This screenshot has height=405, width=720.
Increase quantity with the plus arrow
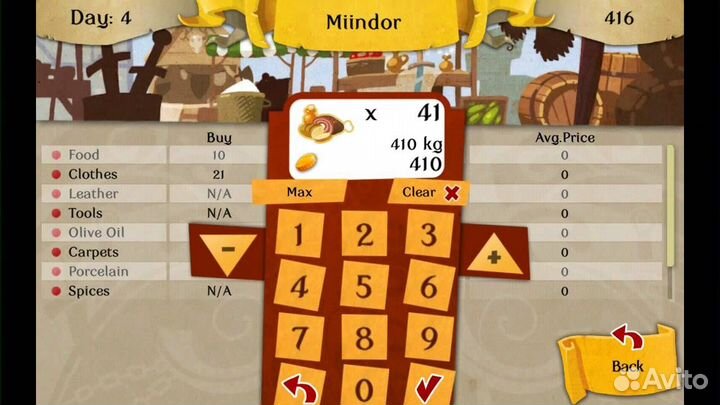pos(492,255)
